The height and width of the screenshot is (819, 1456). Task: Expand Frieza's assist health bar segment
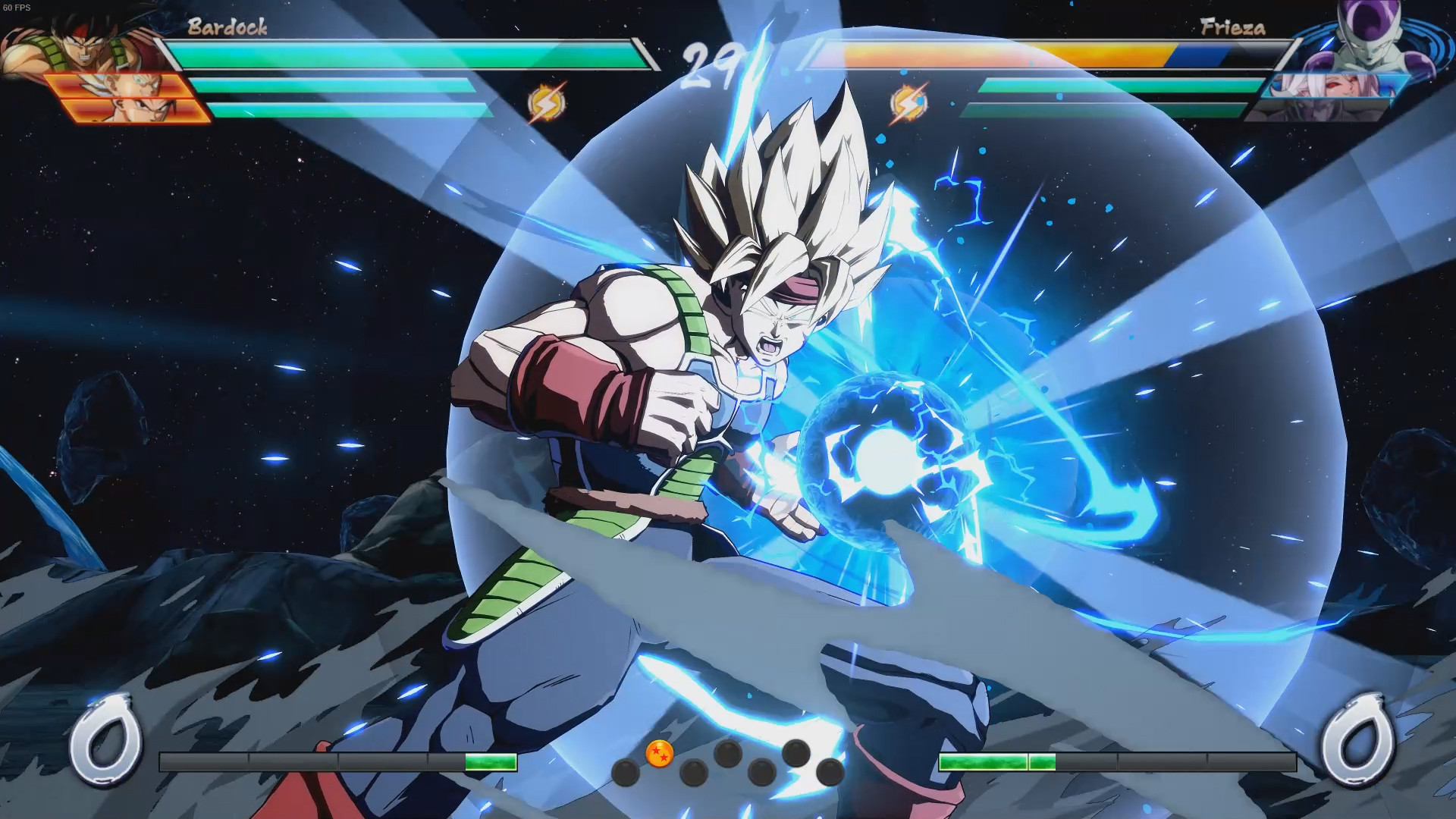[1115, 86]
